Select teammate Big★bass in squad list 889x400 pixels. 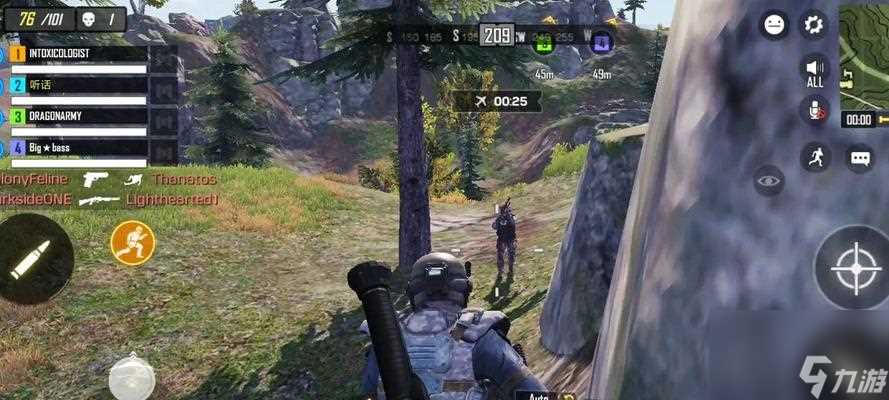78,147
